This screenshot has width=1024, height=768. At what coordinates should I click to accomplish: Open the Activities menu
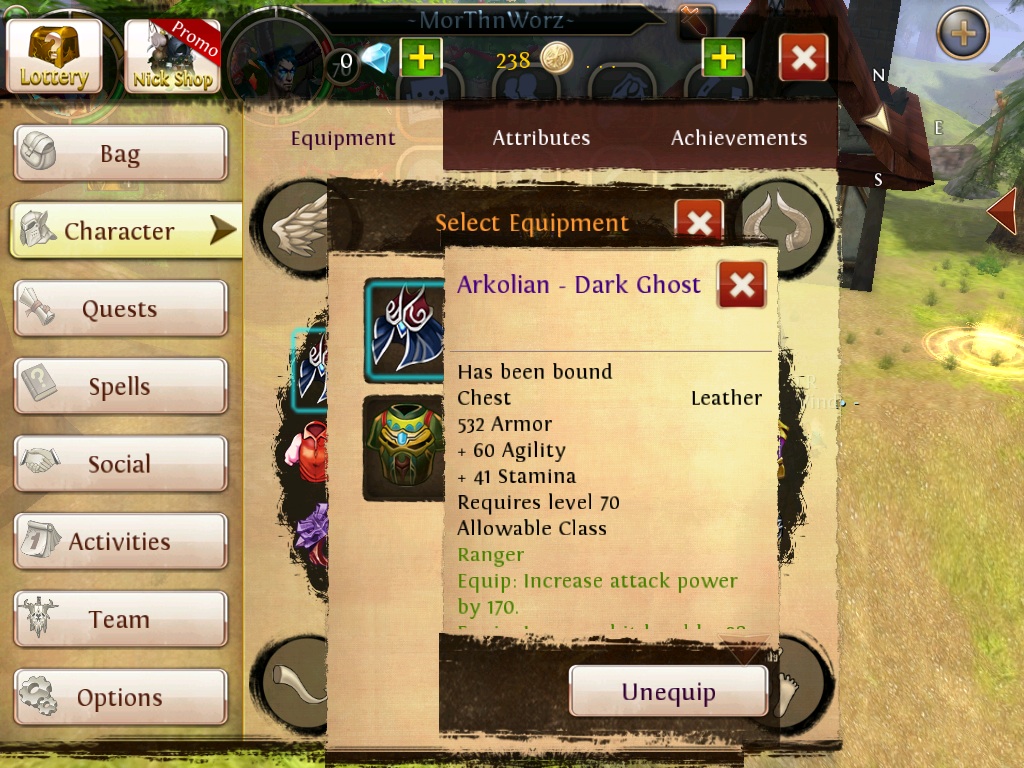120,542
